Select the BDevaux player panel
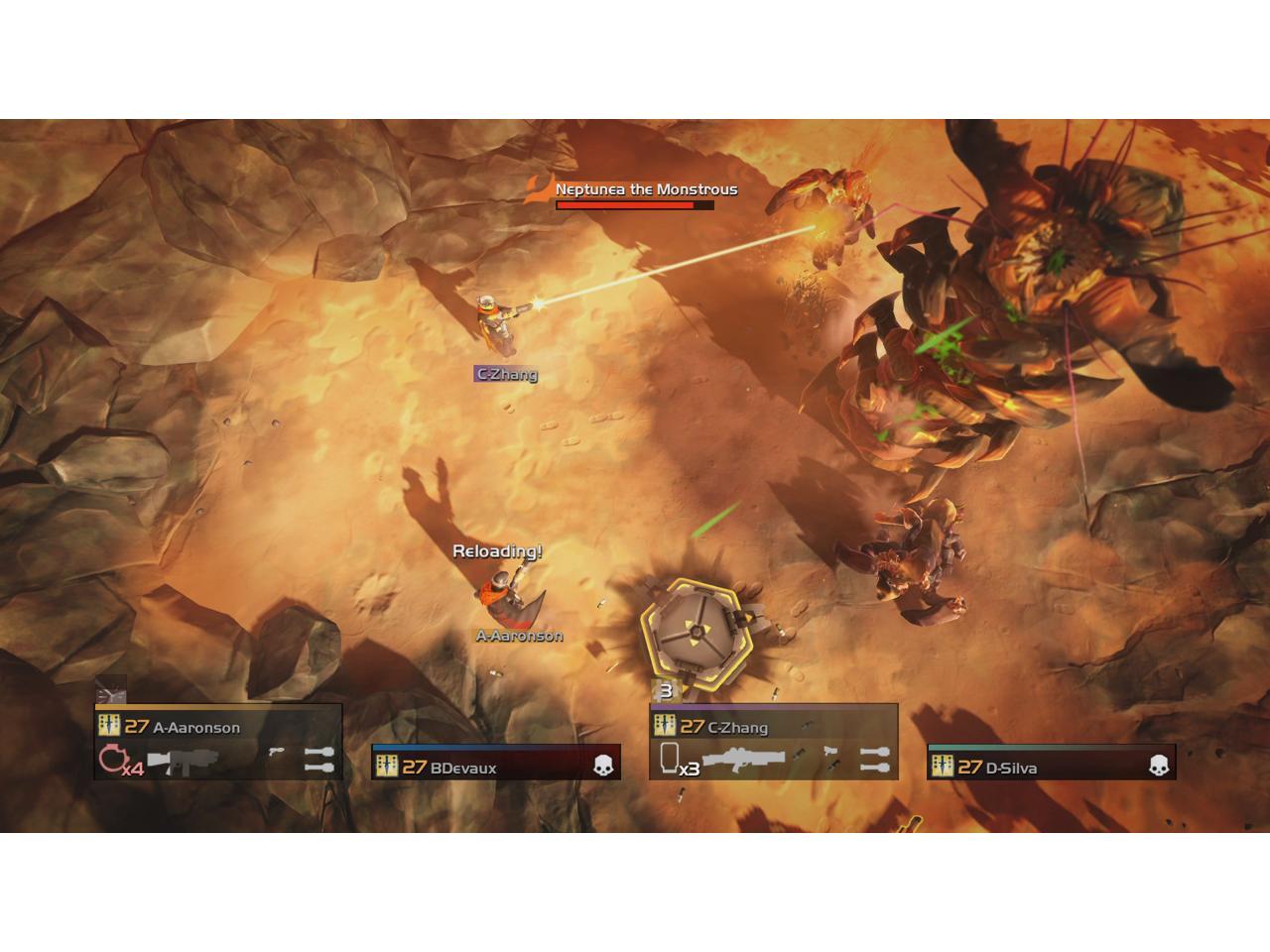 point(495,765)
